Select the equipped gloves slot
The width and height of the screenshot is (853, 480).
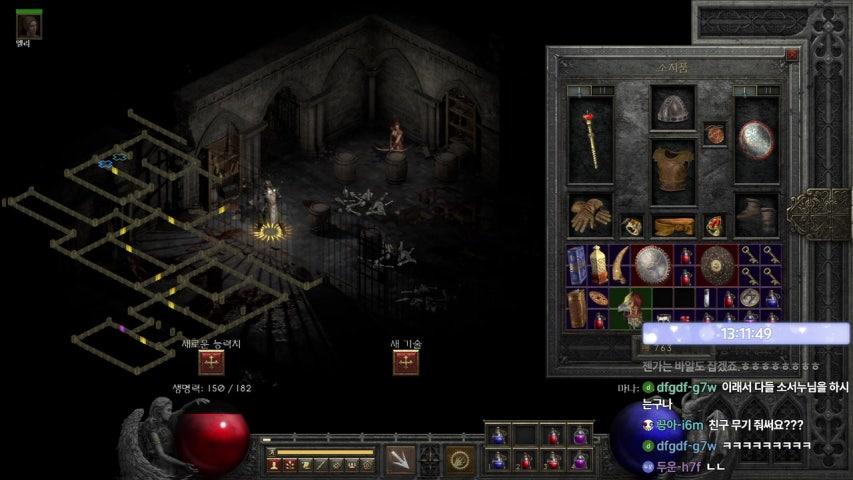click(x=590, y=214)
